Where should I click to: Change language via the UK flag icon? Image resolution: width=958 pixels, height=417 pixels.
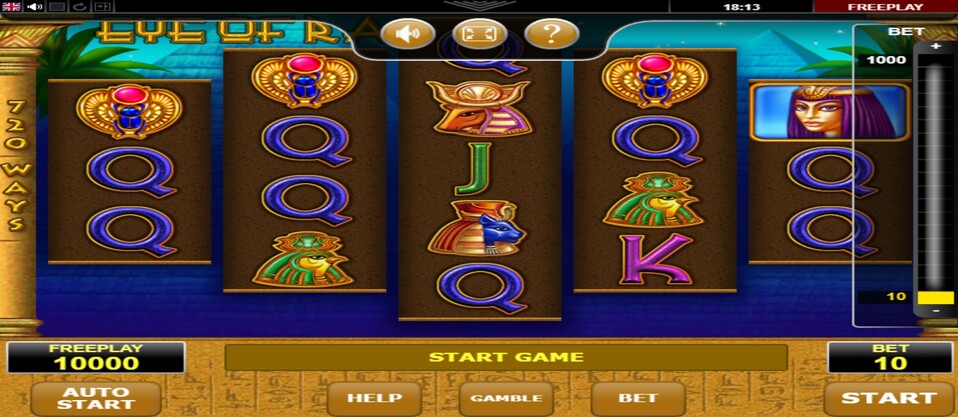pos(12,7)
